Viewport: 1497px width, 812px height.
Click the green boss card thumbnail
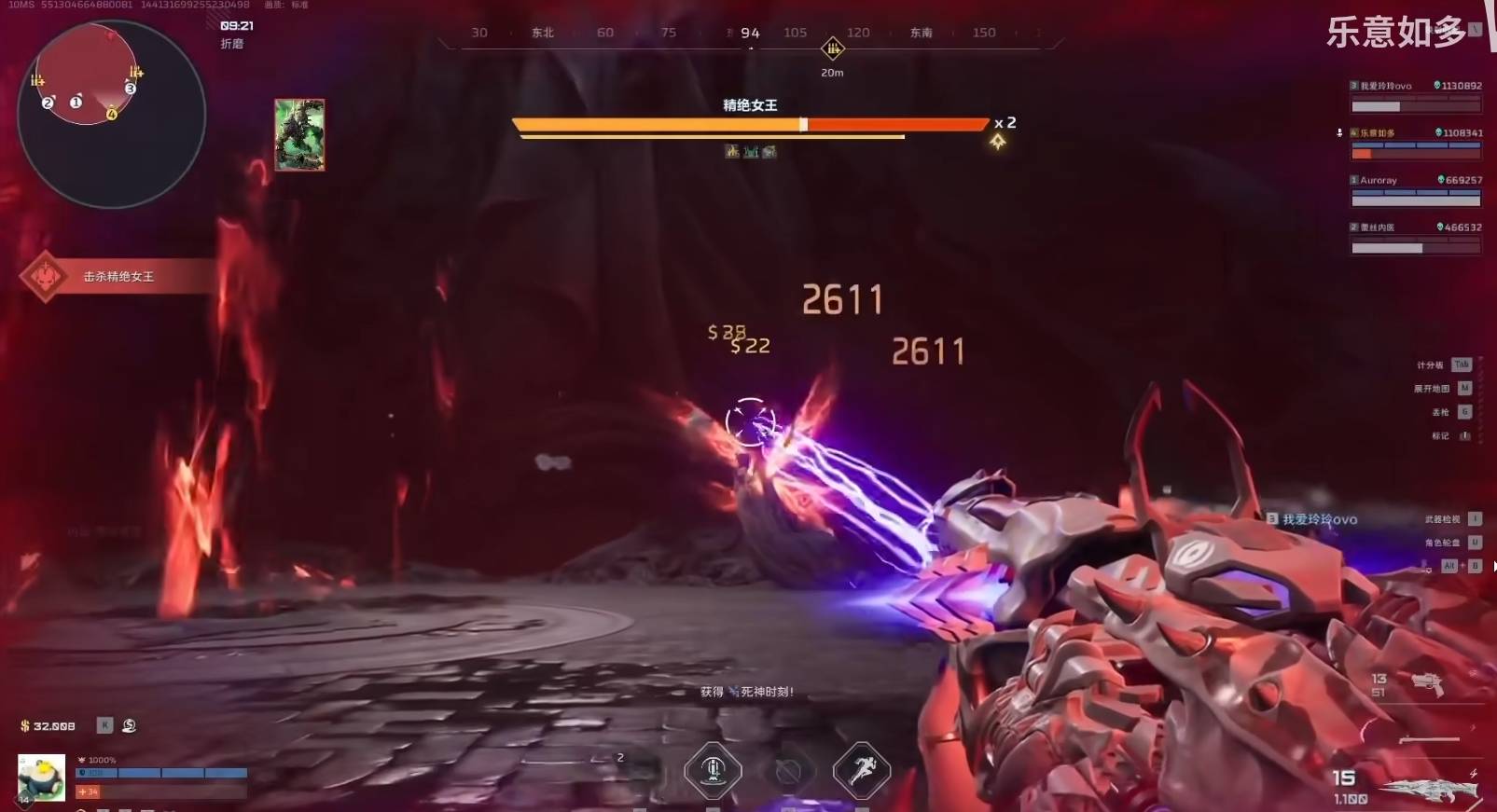(299, 135)
